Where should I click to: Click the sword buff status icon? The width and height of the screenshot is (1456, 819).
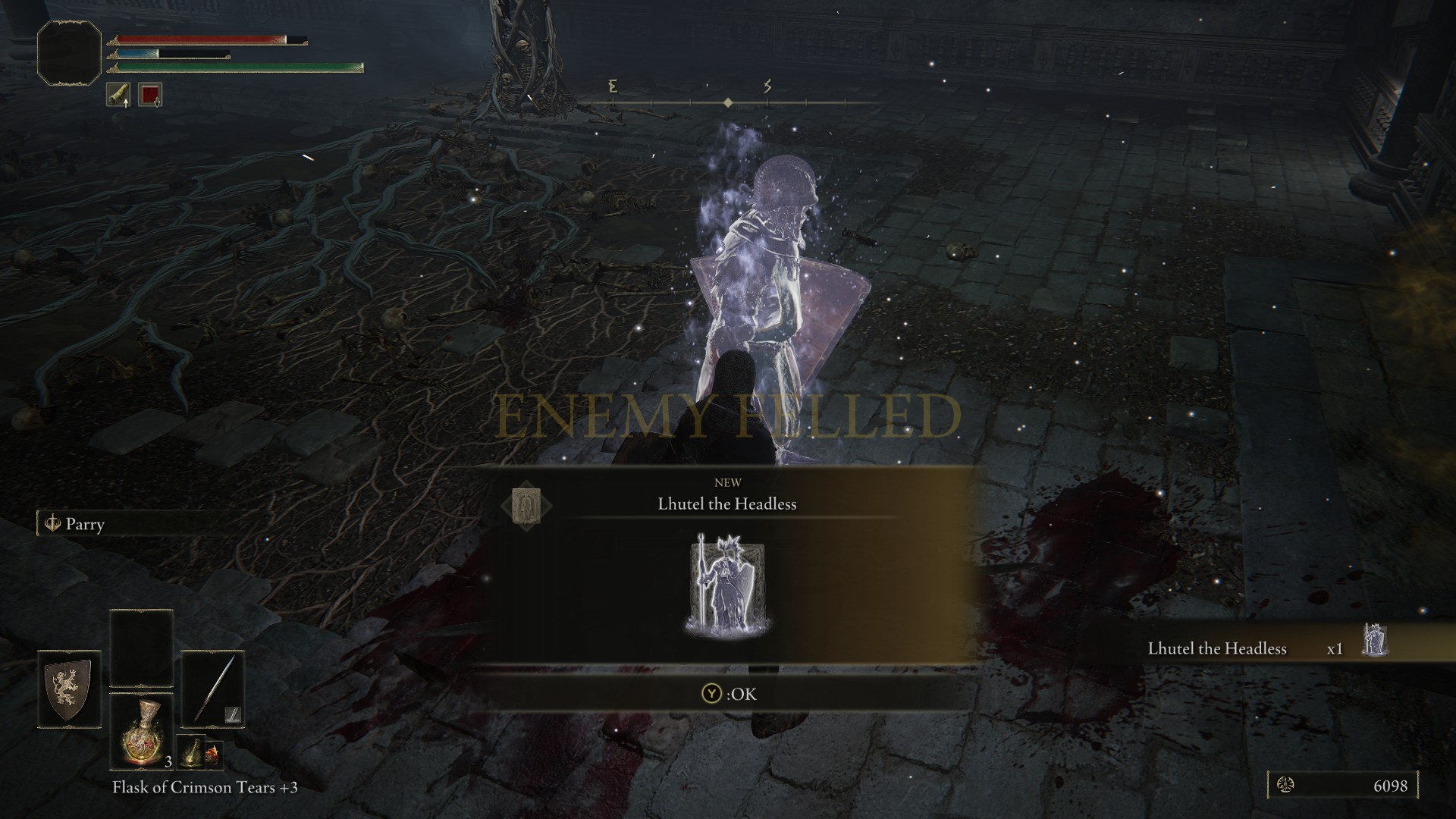118,95
